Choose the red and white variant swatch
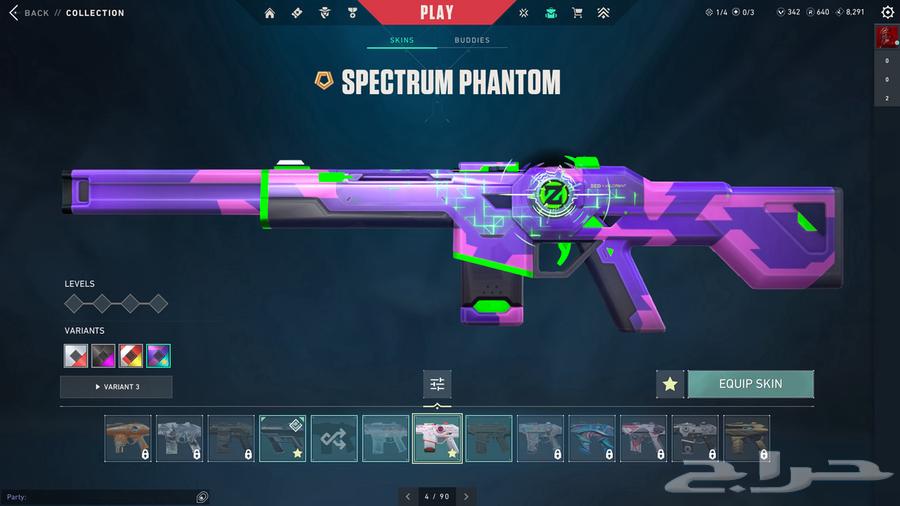The height and width of the screenshot is (506, 900). pyautogui.click(x=76, y=356)
